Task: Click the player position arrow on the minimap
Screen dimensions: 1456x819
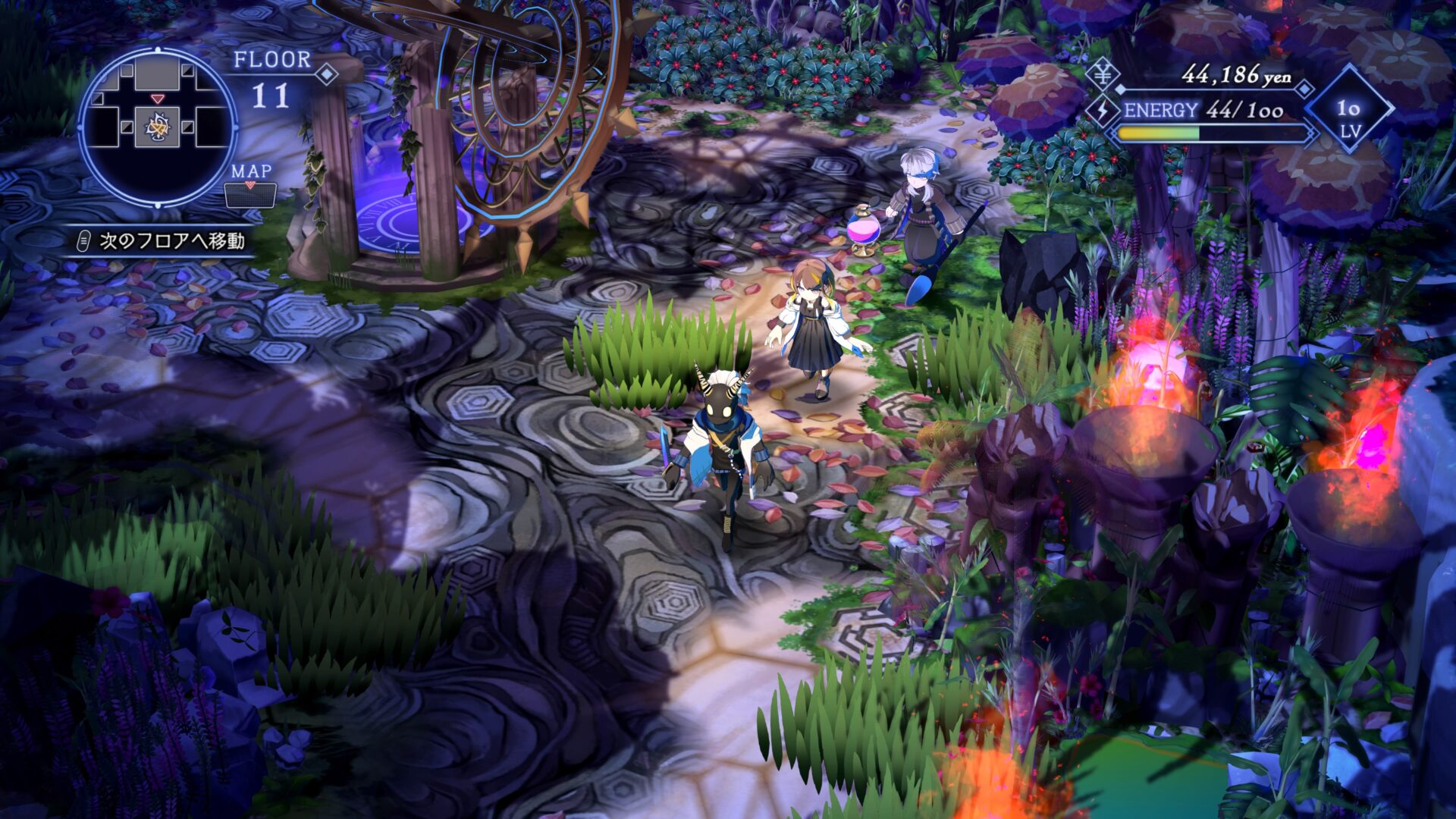Action: pyautogui.click(x=157, y=99)
